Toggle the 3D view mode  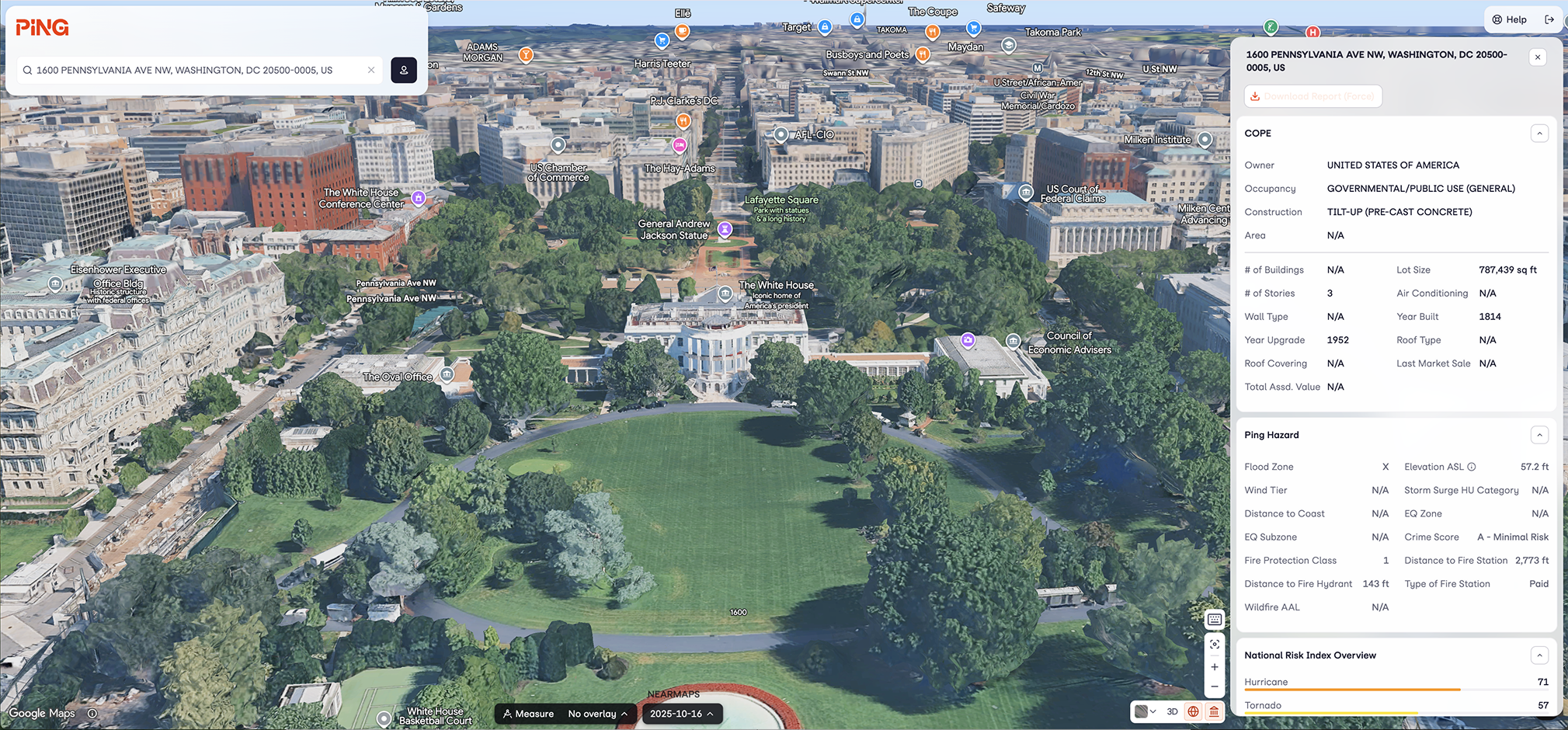[x=1172, y=711]
